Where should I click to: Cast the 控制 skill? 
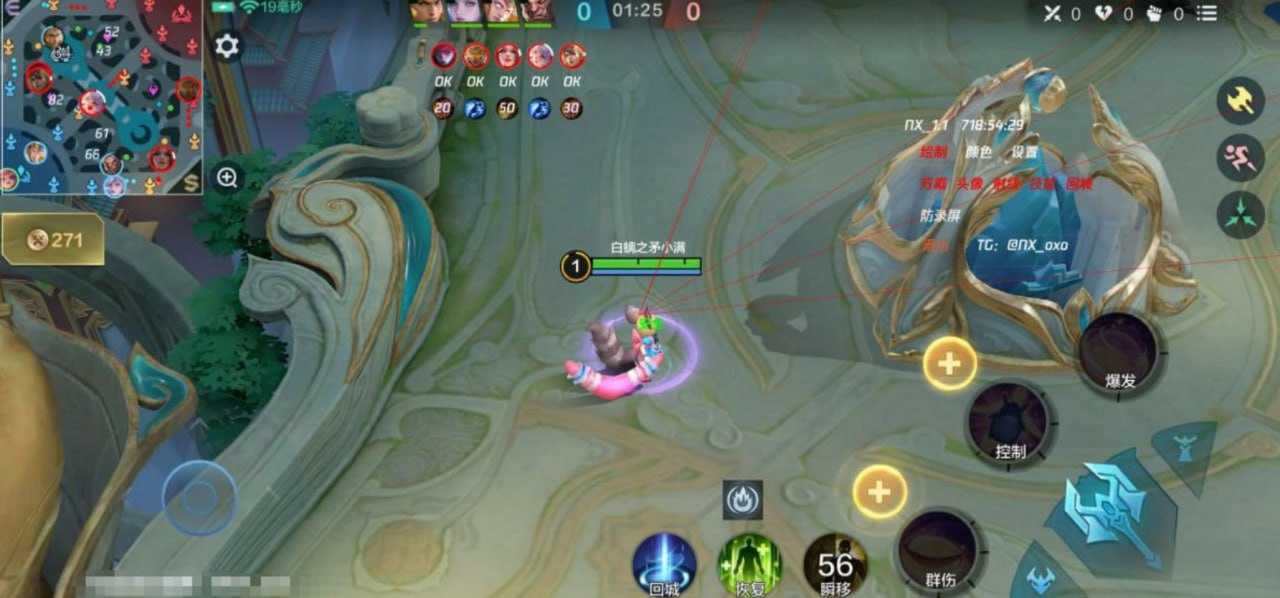(1008, 424)
